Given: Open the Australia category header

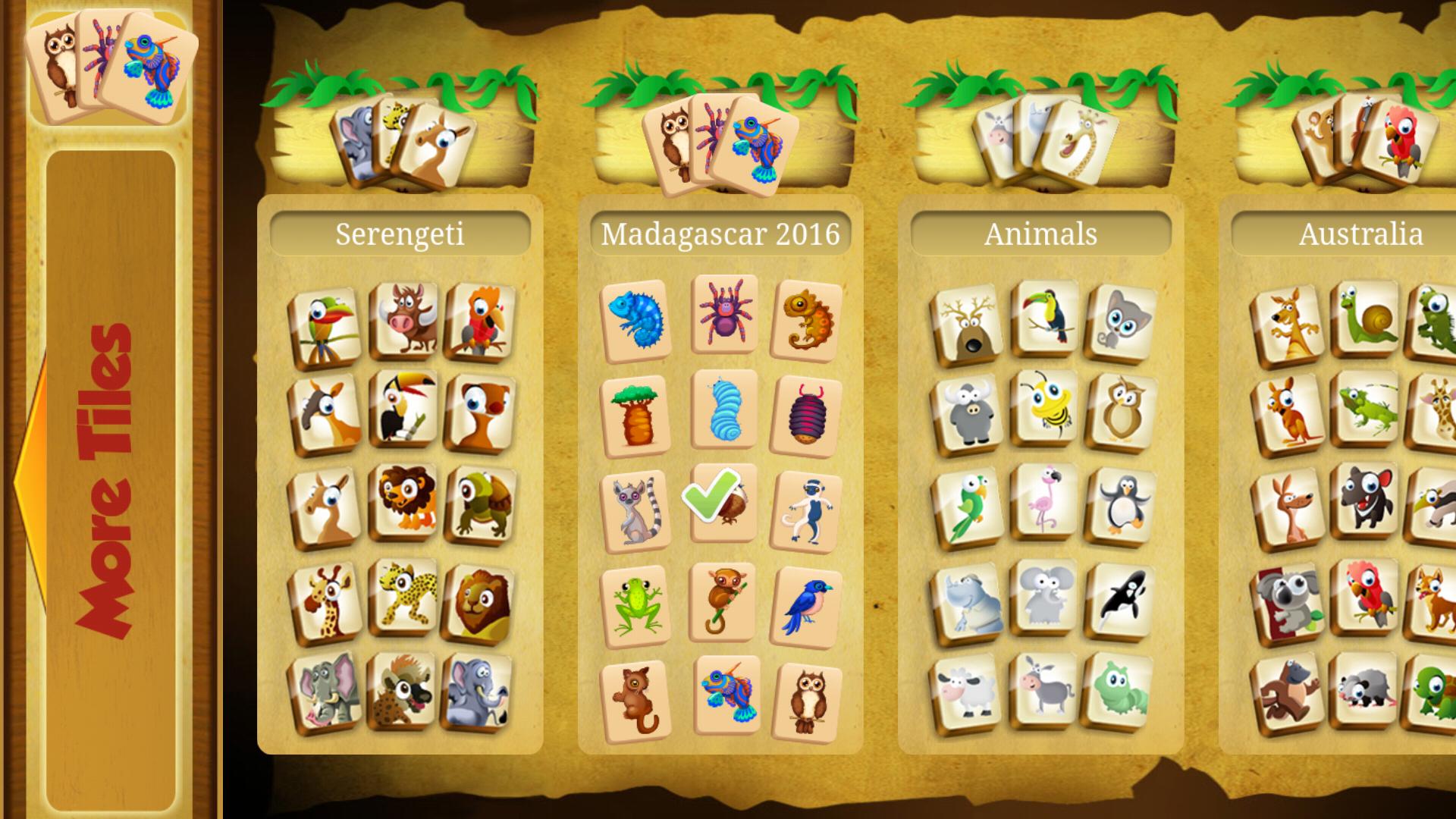Looking at the screenshot, I should tap(1357, 234).
